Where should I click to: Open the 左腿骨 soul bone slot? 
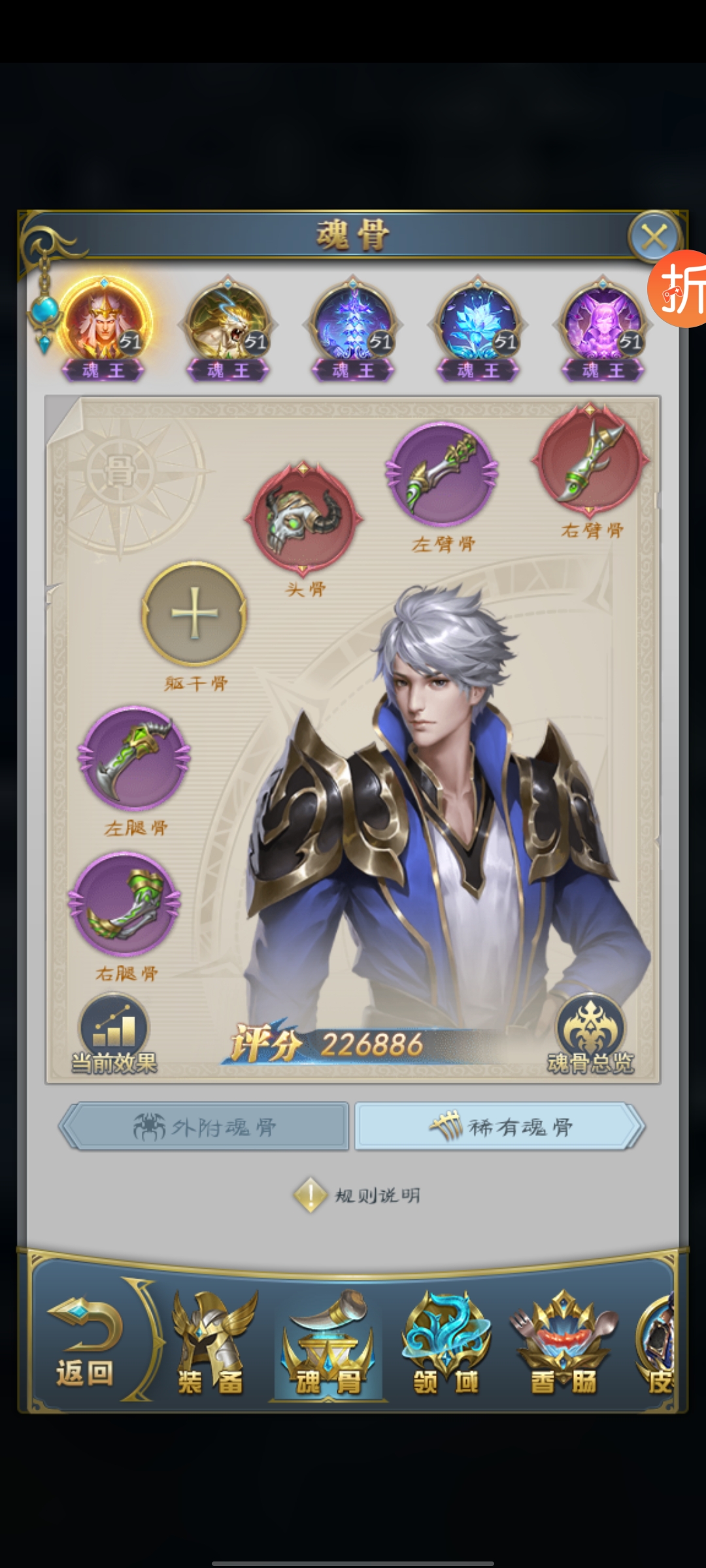135,759
